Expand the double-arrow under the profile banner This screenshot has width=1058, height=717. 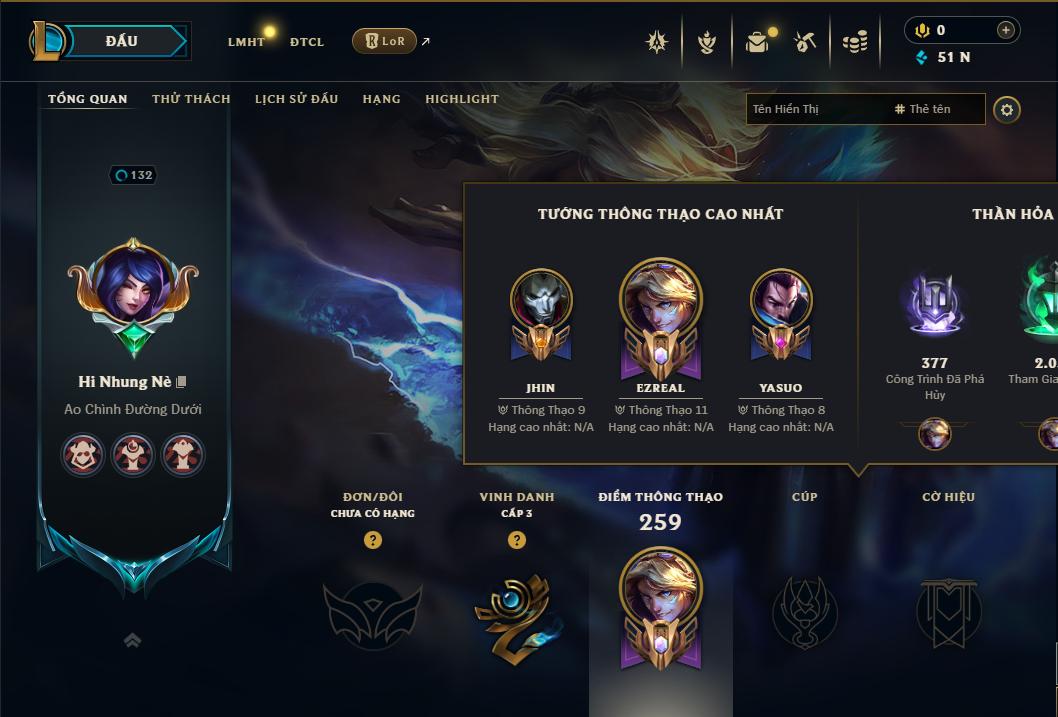(132, 640)
